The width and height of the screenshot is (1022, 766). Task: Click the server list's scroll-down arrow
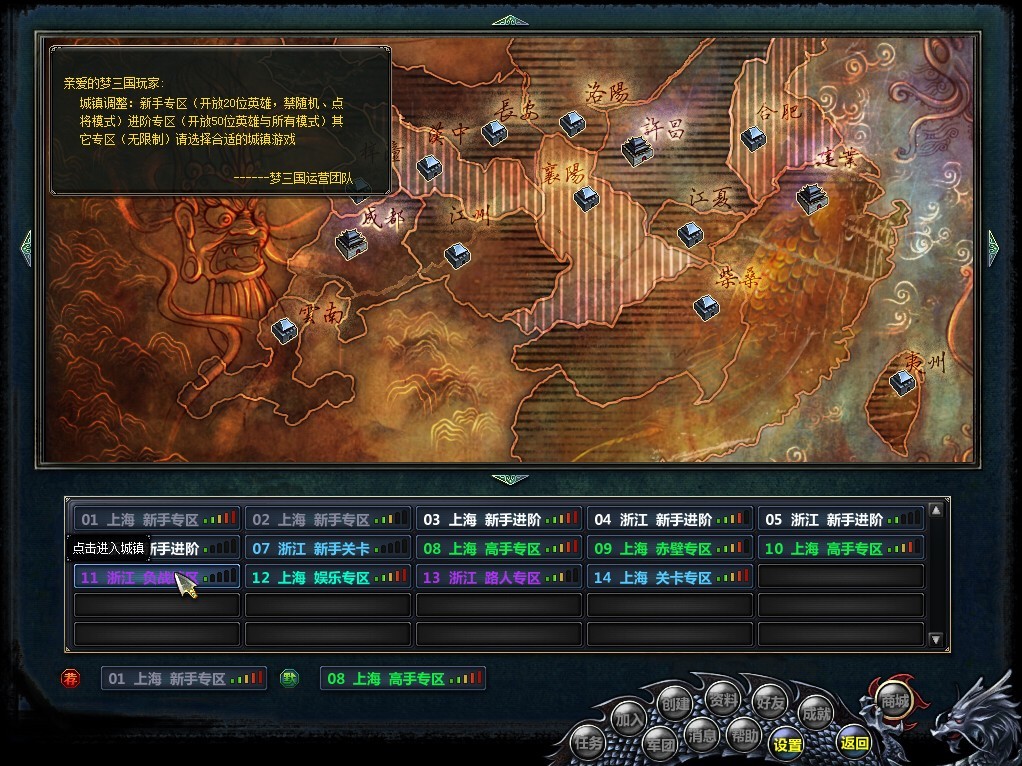(936, 639)
